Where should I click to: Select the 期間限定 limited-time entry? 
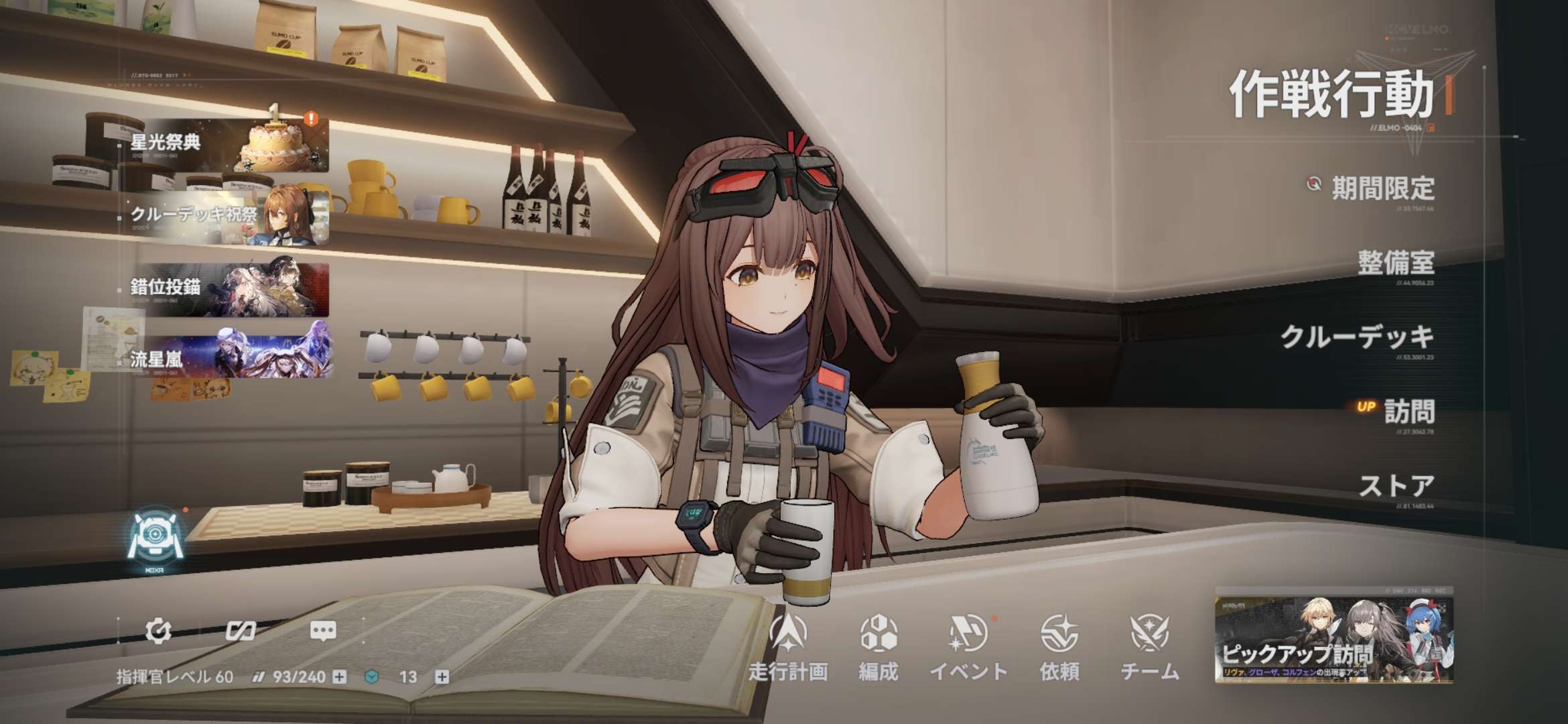(1382, 188)
